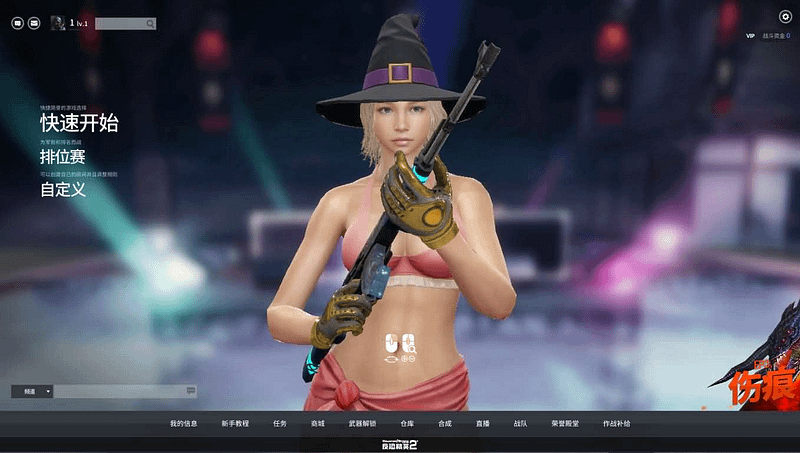Focus the player search box

(120, 23)
